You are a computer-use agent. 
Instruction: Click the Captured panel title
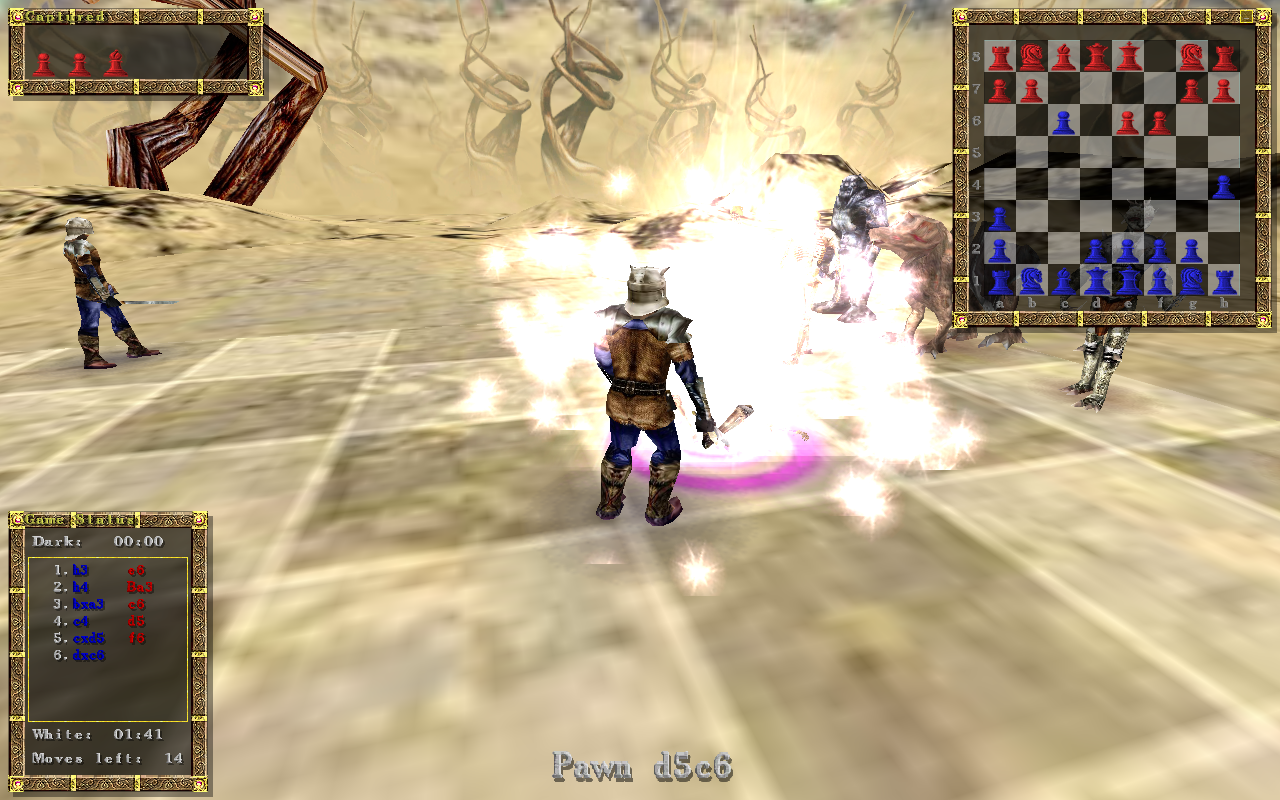pos(64,15)
